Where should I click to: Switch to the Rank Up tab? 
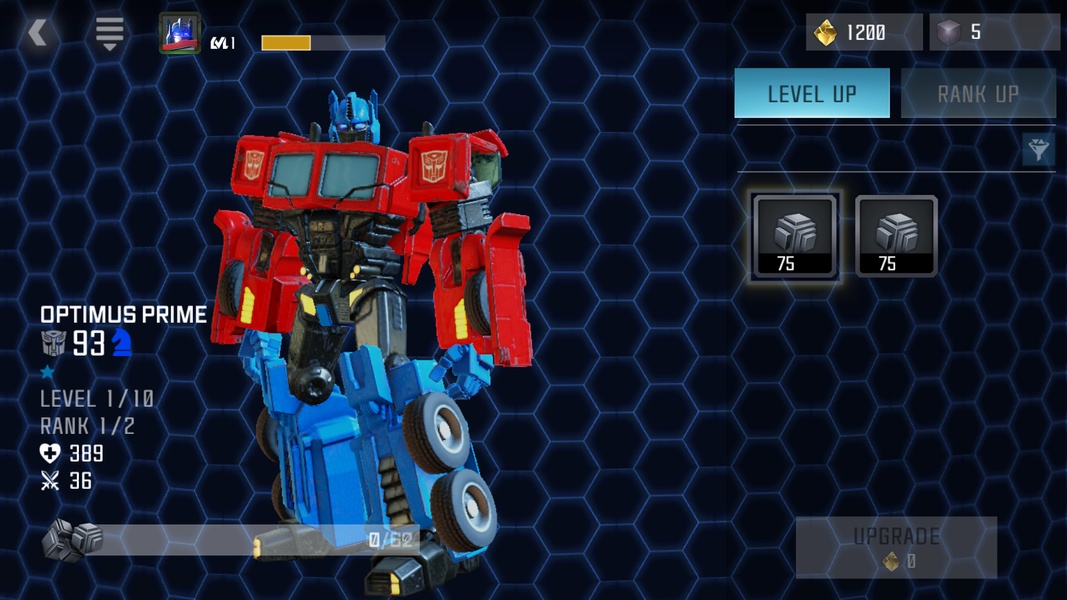point(977,94)
